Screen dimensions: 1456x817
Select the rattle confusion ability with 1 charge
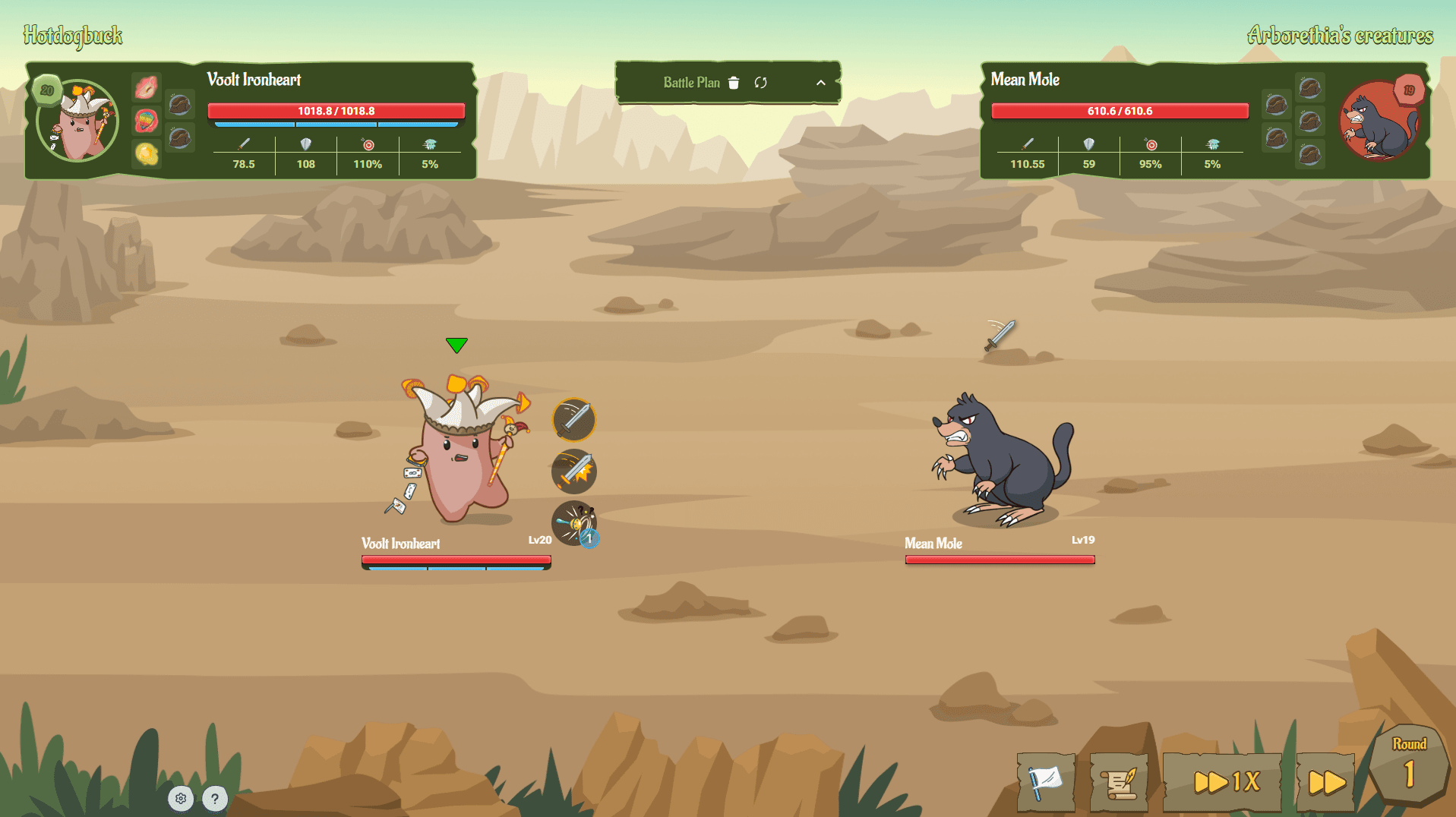click(573, 522)
